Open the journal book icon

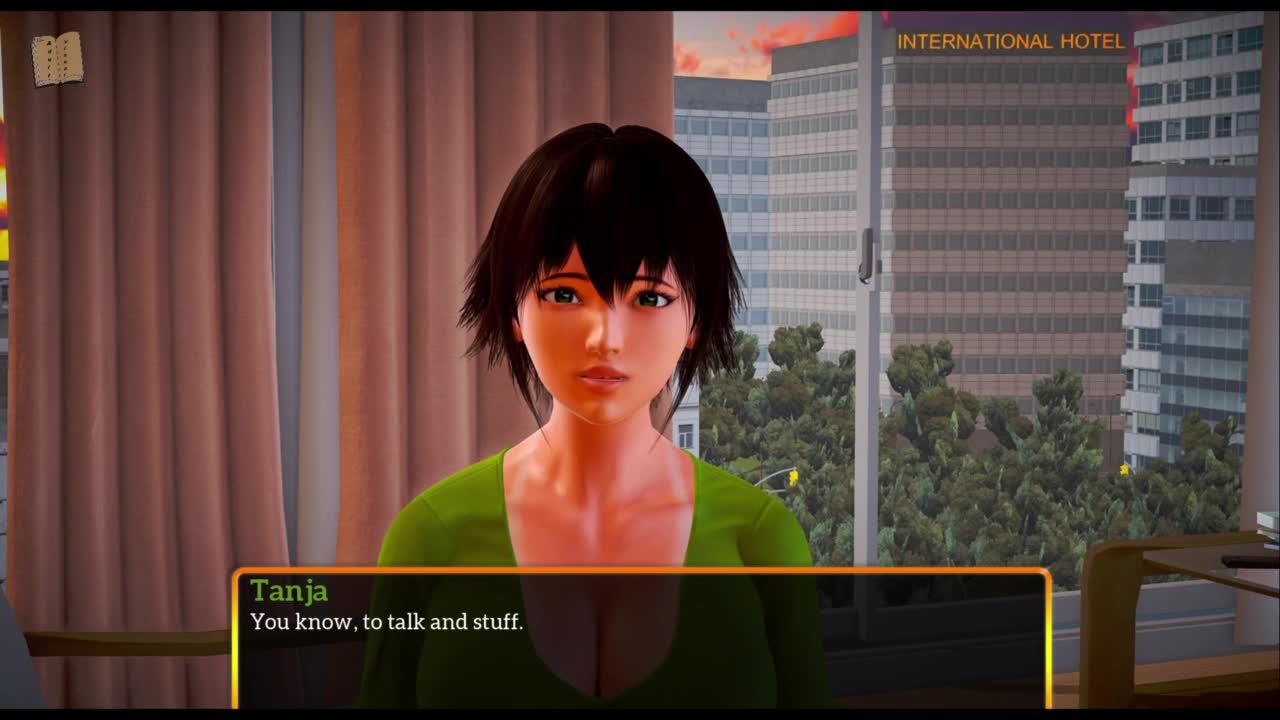pyautogui.click(x=57, y=59)
